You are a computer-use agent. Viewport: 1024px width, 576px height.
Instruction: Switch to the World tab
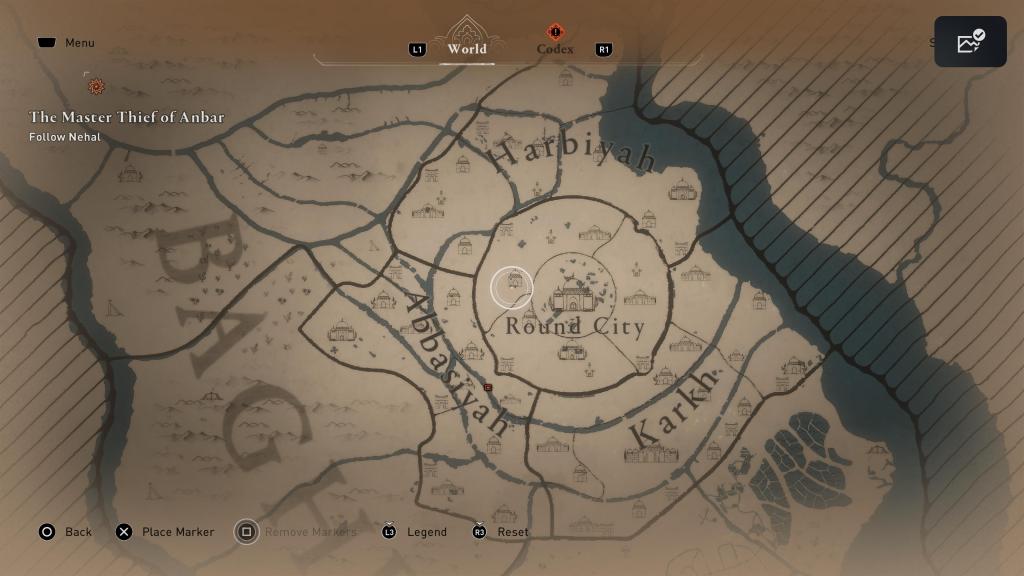(467, 48)
